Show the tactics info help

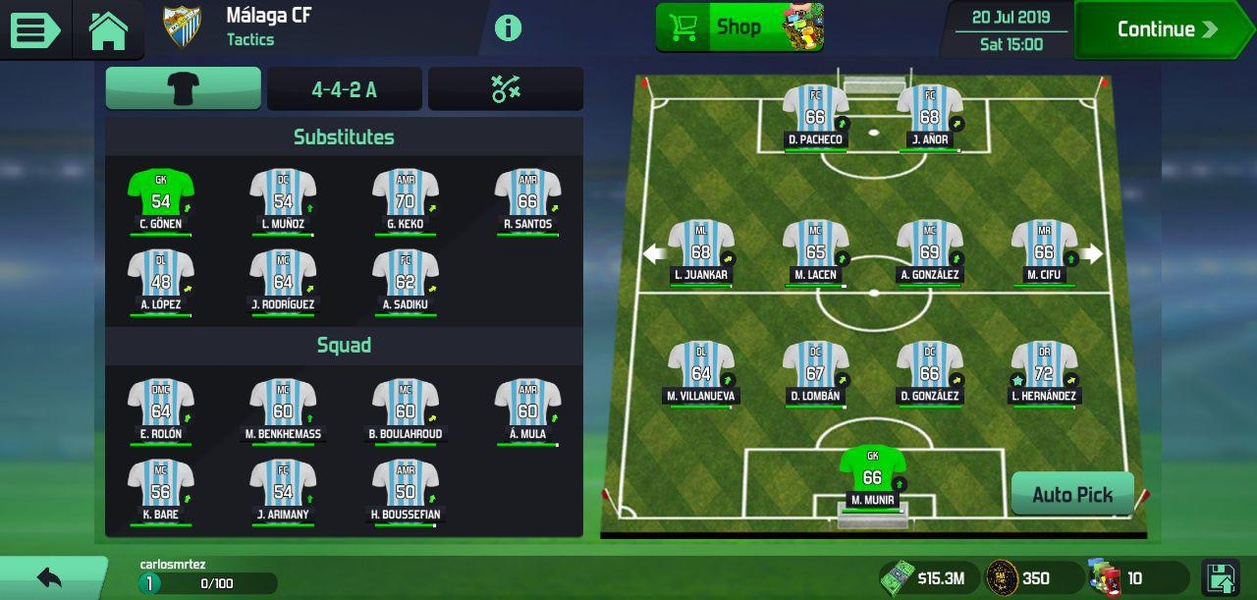[508, 28]
